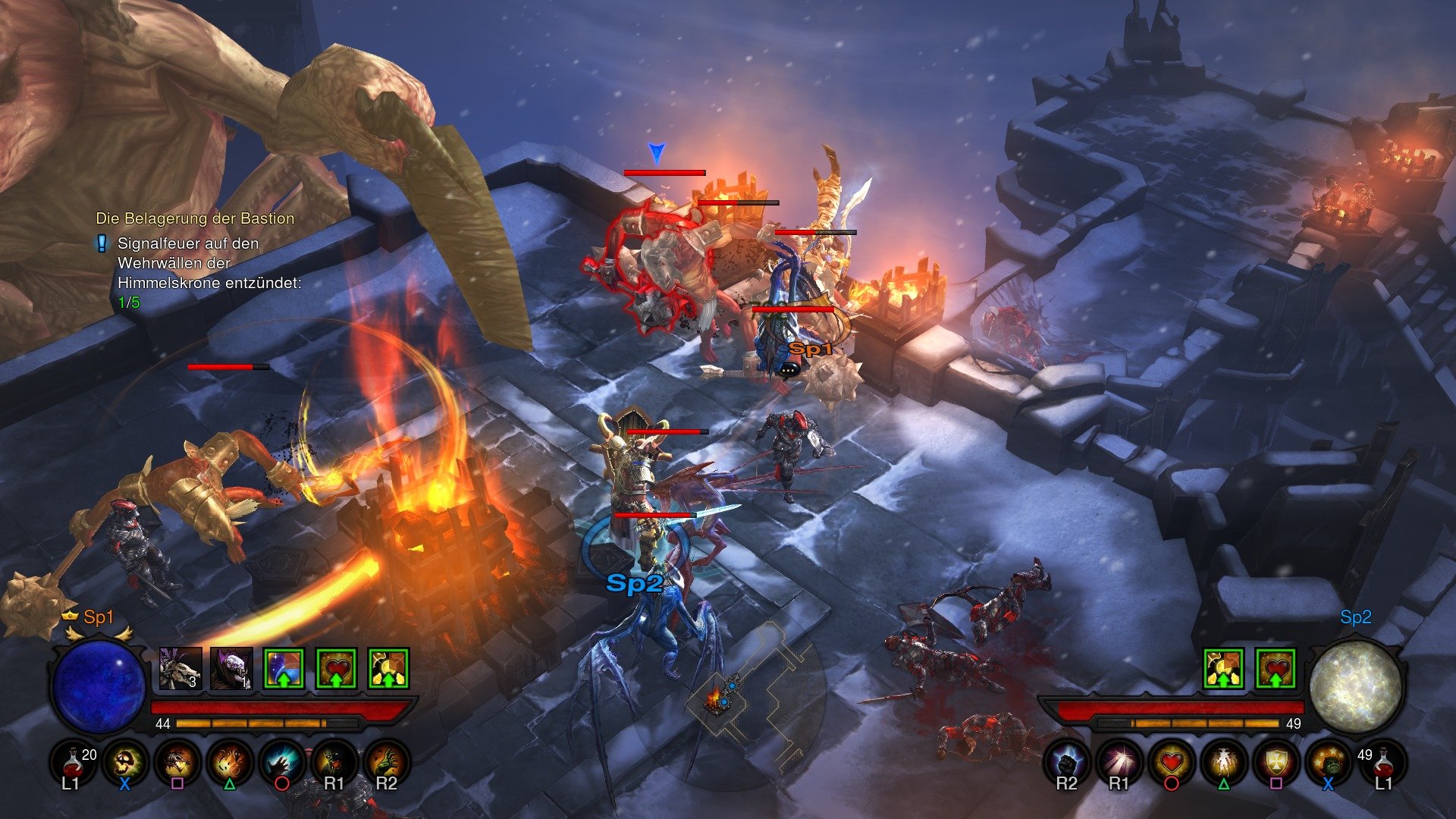
Task: Toggle Sp1's blue resource boost buff
Action: (282, 667)
